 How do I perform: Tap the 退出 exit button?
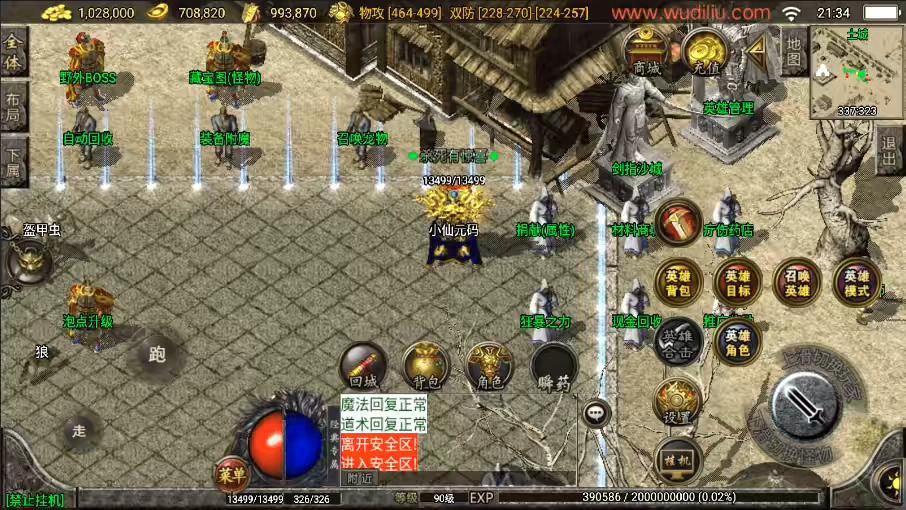click(889, 152)
